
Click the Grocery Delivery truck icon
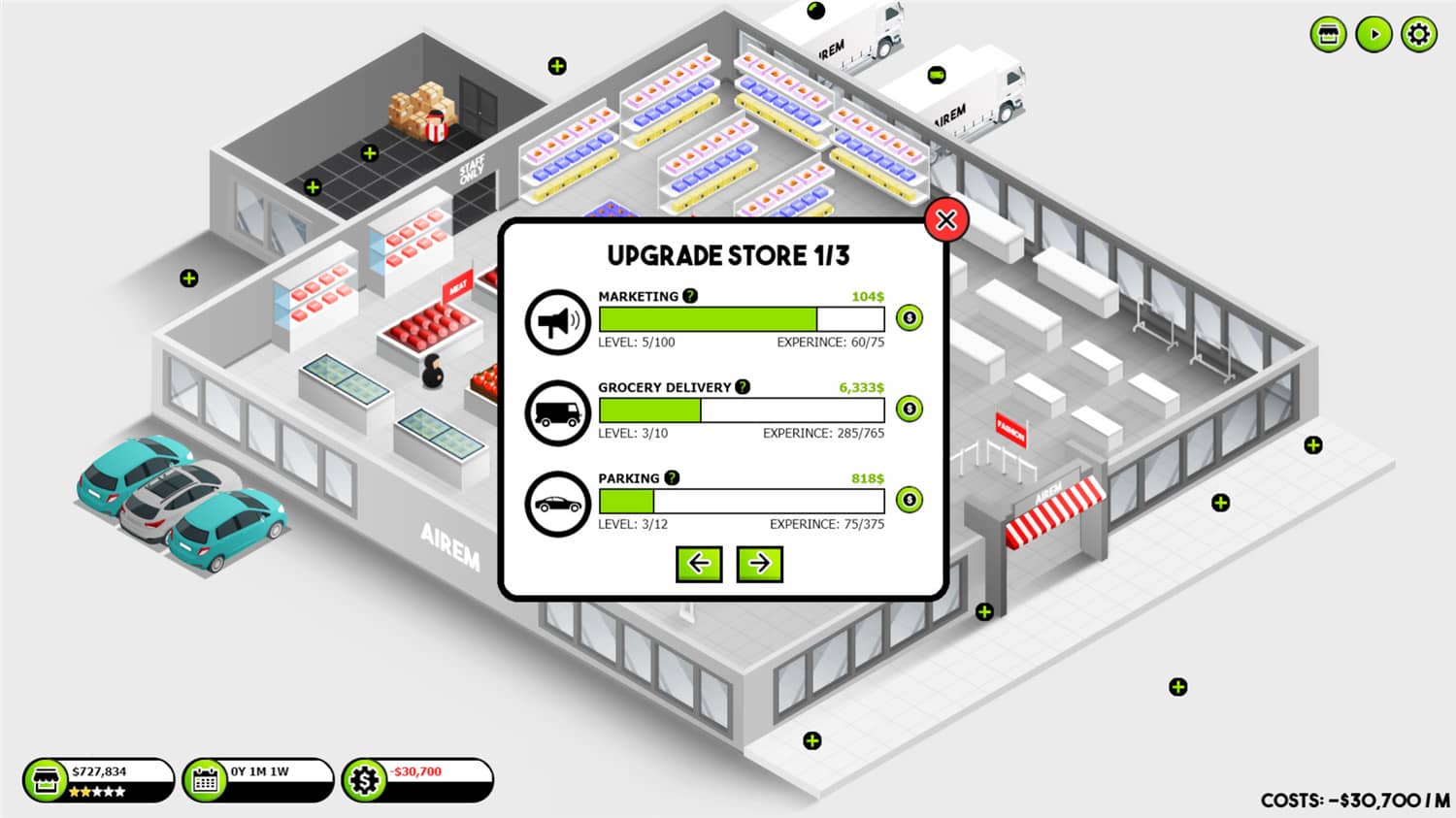pyautogui.click(x=556, y=411)
